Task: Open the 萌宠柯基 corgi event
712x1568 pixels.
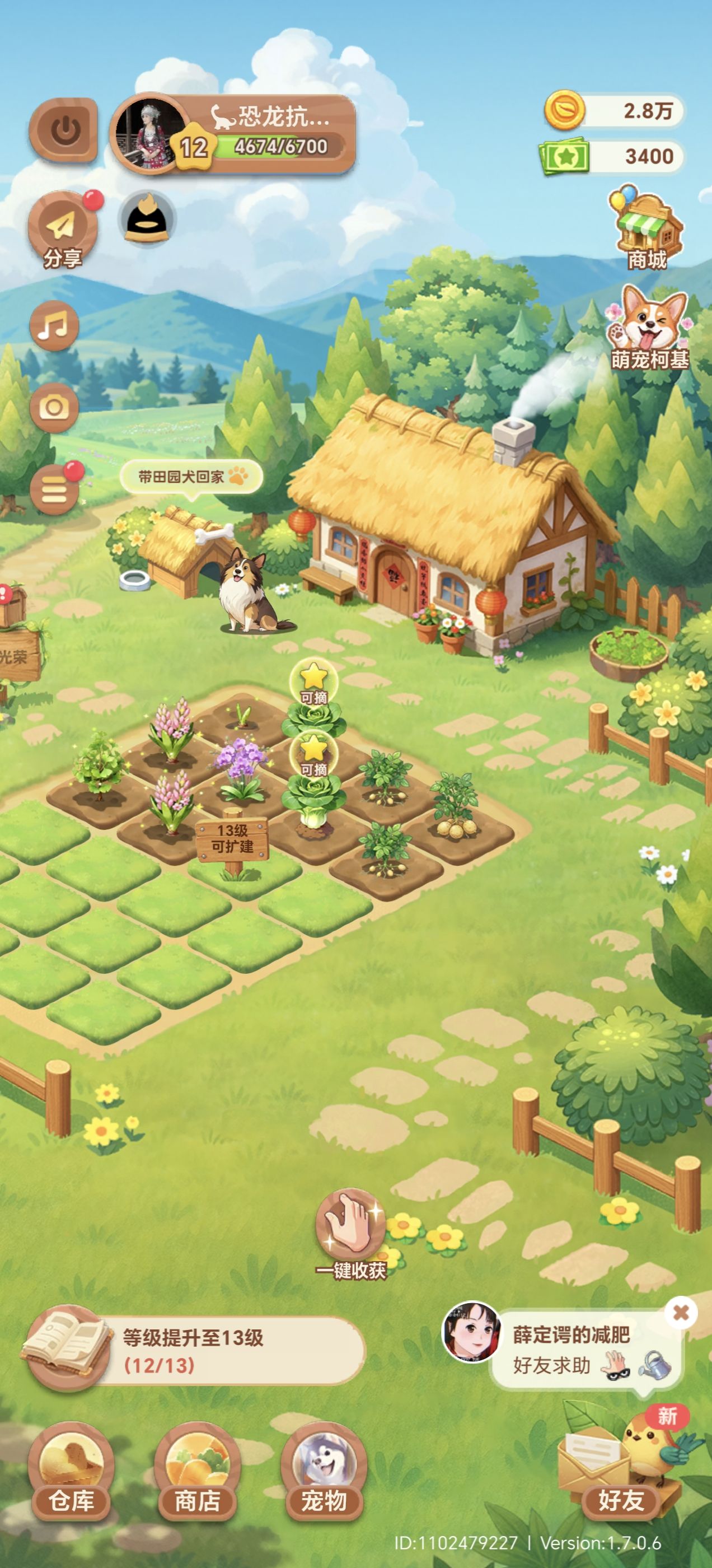Action: [650, 329]
